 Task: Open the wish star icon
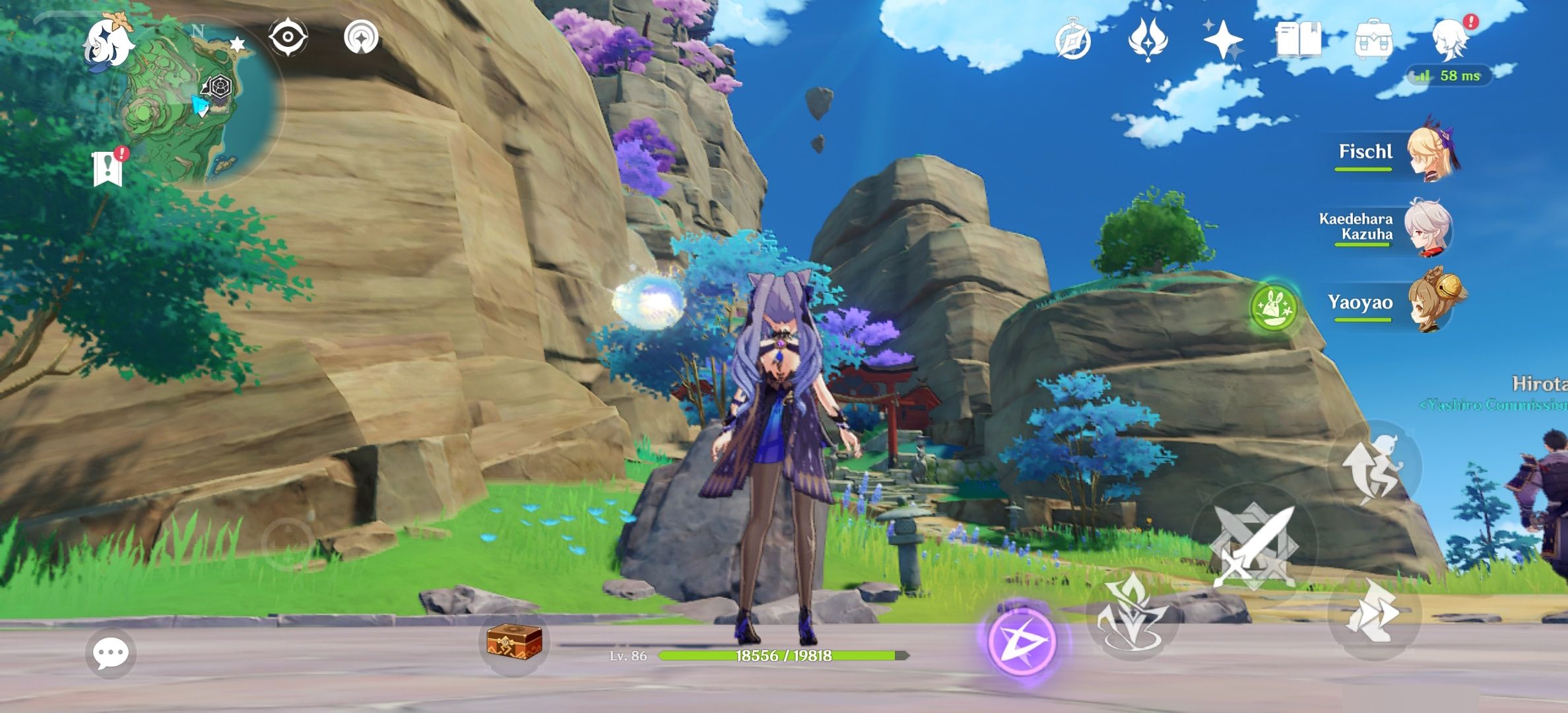coord(1223,40)
